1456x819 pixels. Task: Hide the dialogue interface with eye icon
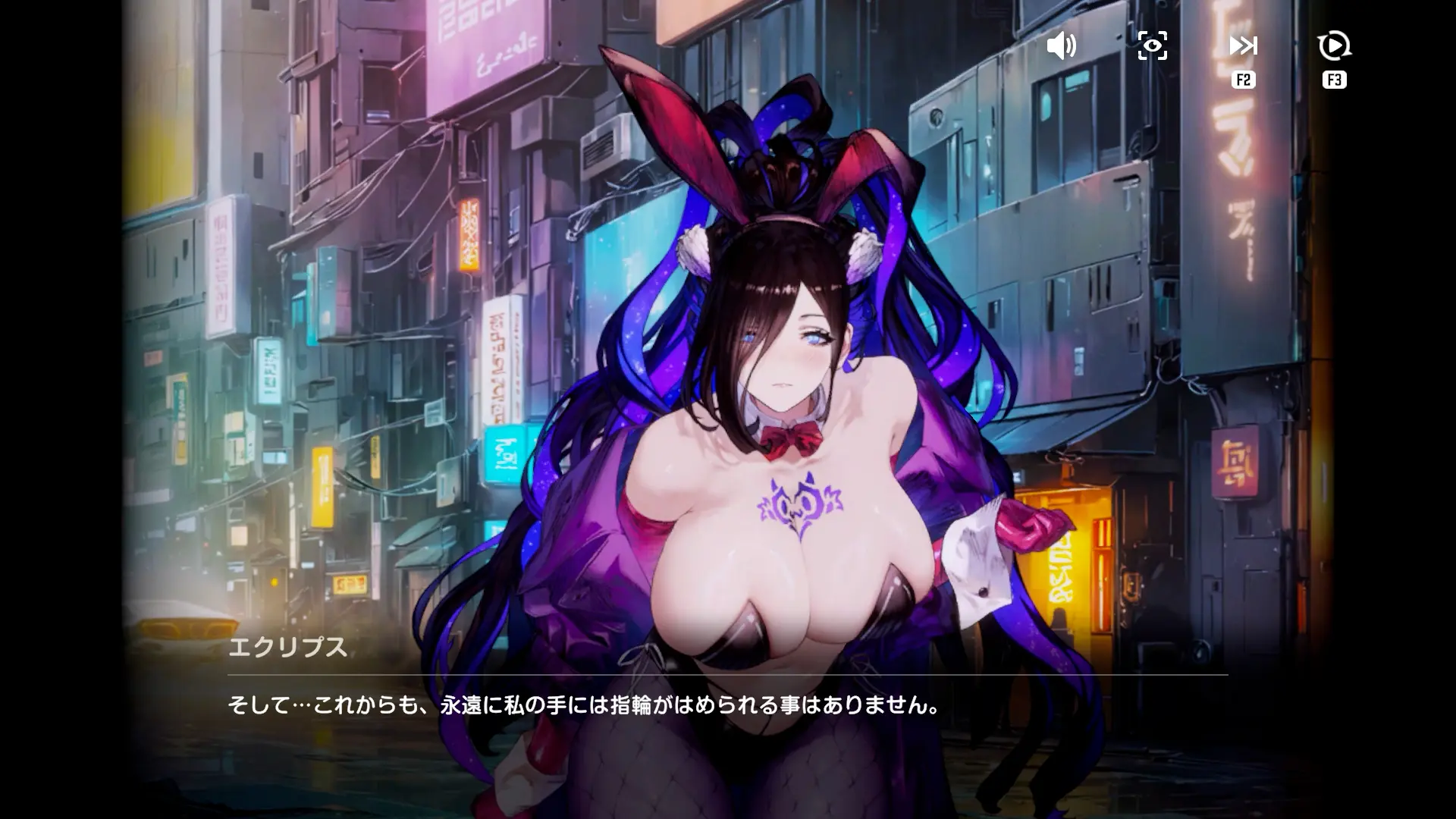tap(1152, 46)
